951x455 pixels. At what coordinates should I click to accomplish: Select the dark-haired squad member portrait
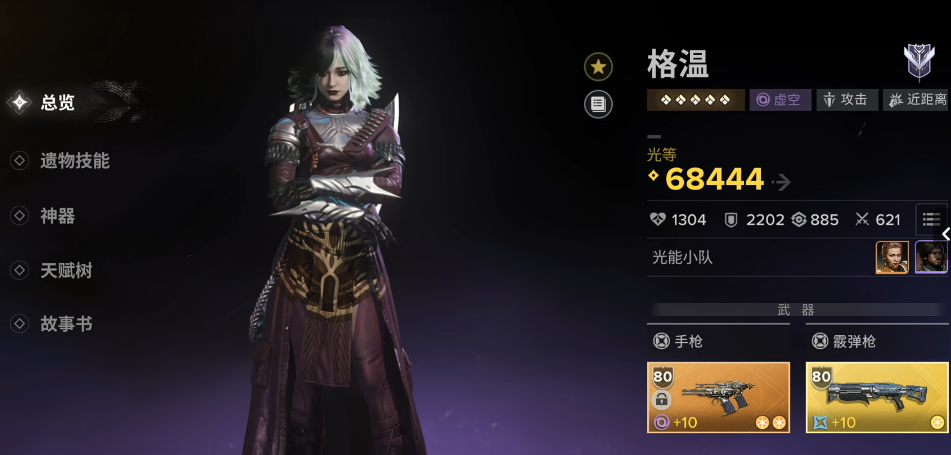coord(931,258)
